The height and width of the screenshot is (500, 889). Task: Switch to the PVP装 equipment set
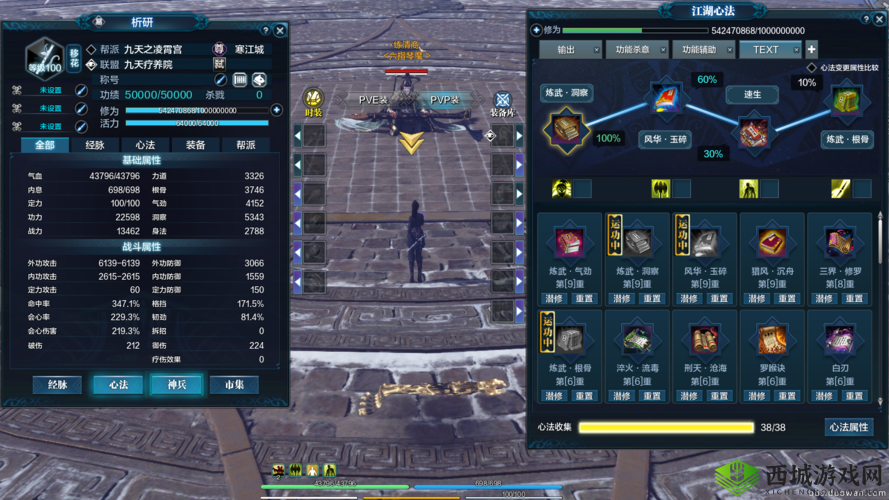[x=444, y=100]
